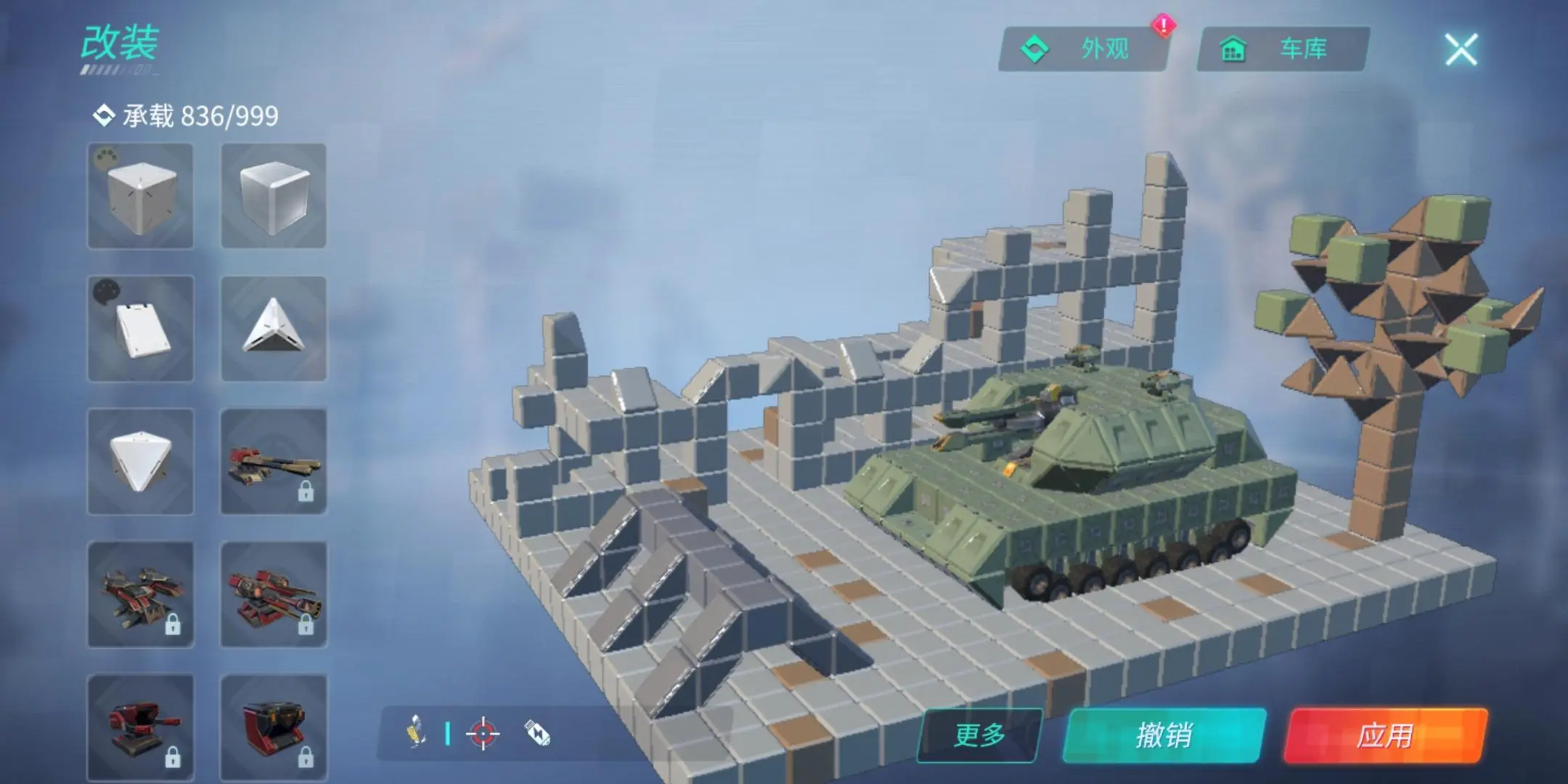Image resolution: width=1568 pixels, height=784 pixels.
Task: Tap the red 应用 apply button
Action: click(x=1385, y=735)
